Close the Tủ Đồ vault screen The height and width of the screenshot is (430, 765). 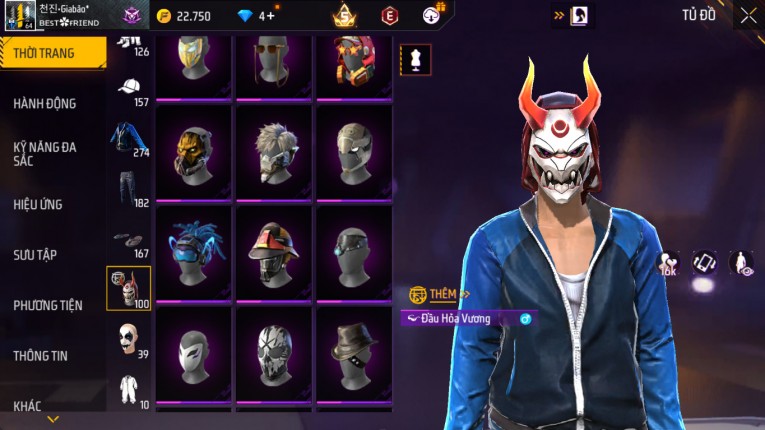click(x=748, y=15)
